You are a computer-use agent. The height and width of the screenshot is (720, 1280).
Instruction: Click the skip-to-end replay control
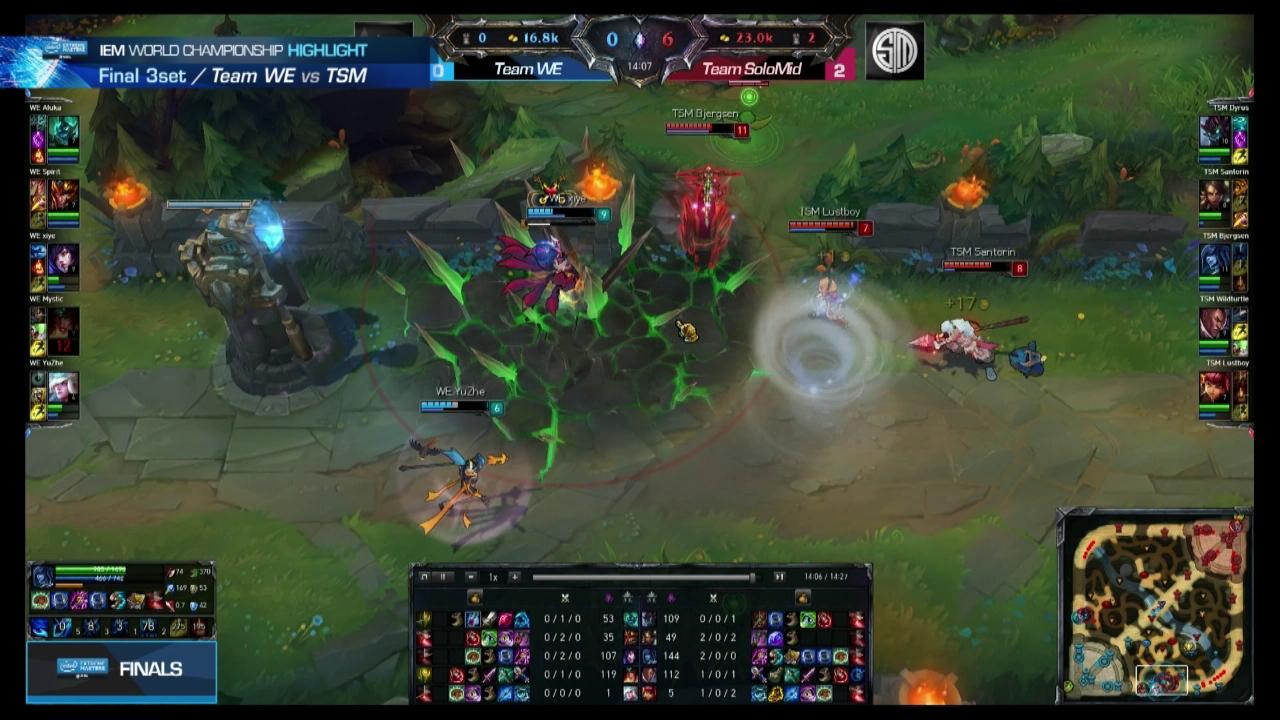click(x=781, y=577)
